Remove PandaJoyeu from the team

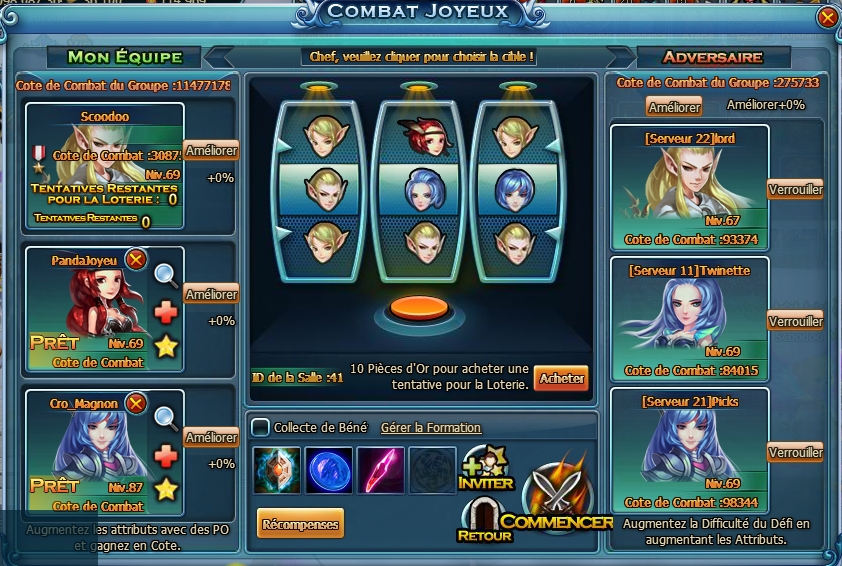pyautogui.click(x=137, y=260)
